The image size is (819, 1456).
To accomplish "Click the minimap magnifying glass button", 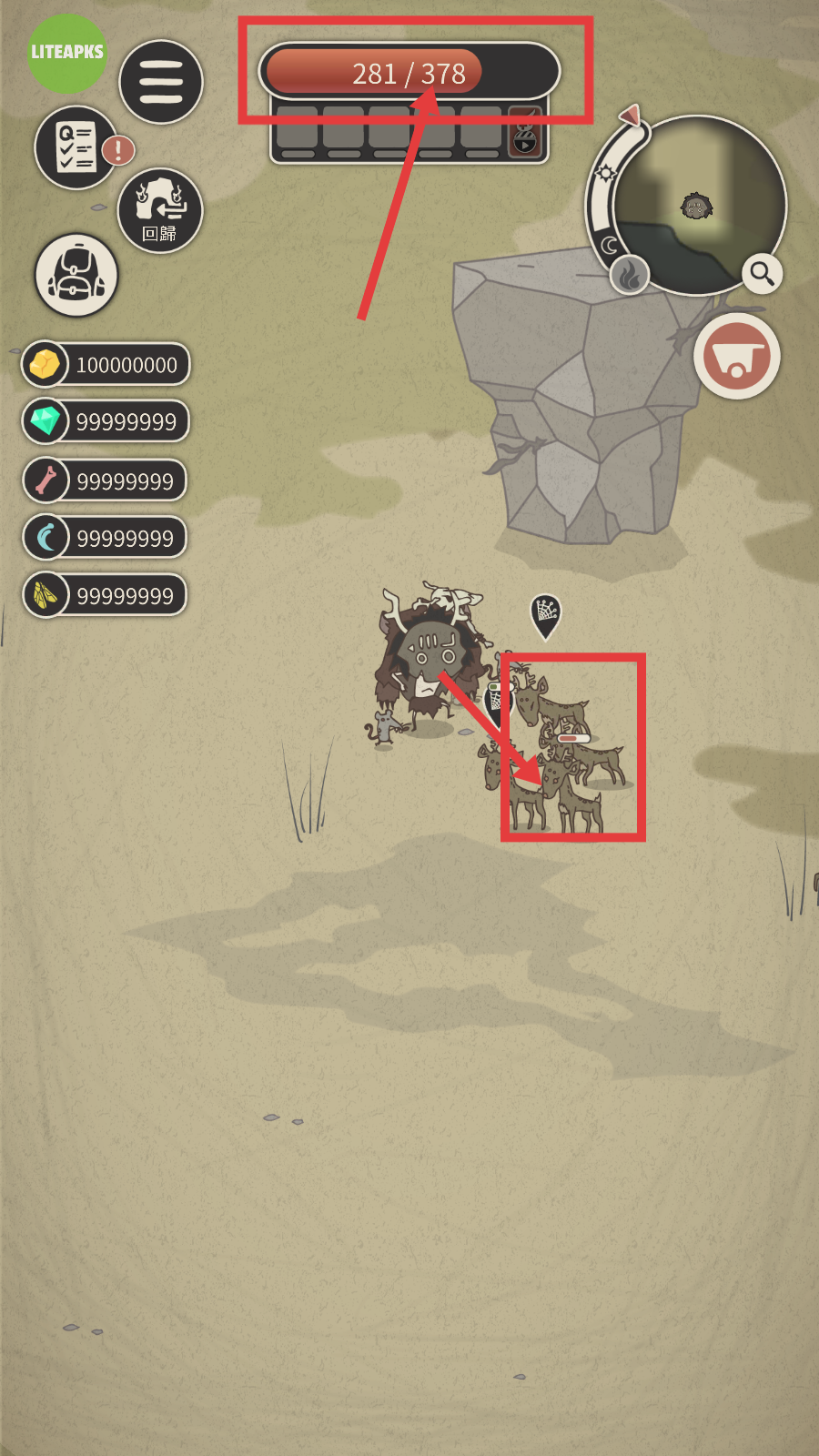I will [762, 273].
